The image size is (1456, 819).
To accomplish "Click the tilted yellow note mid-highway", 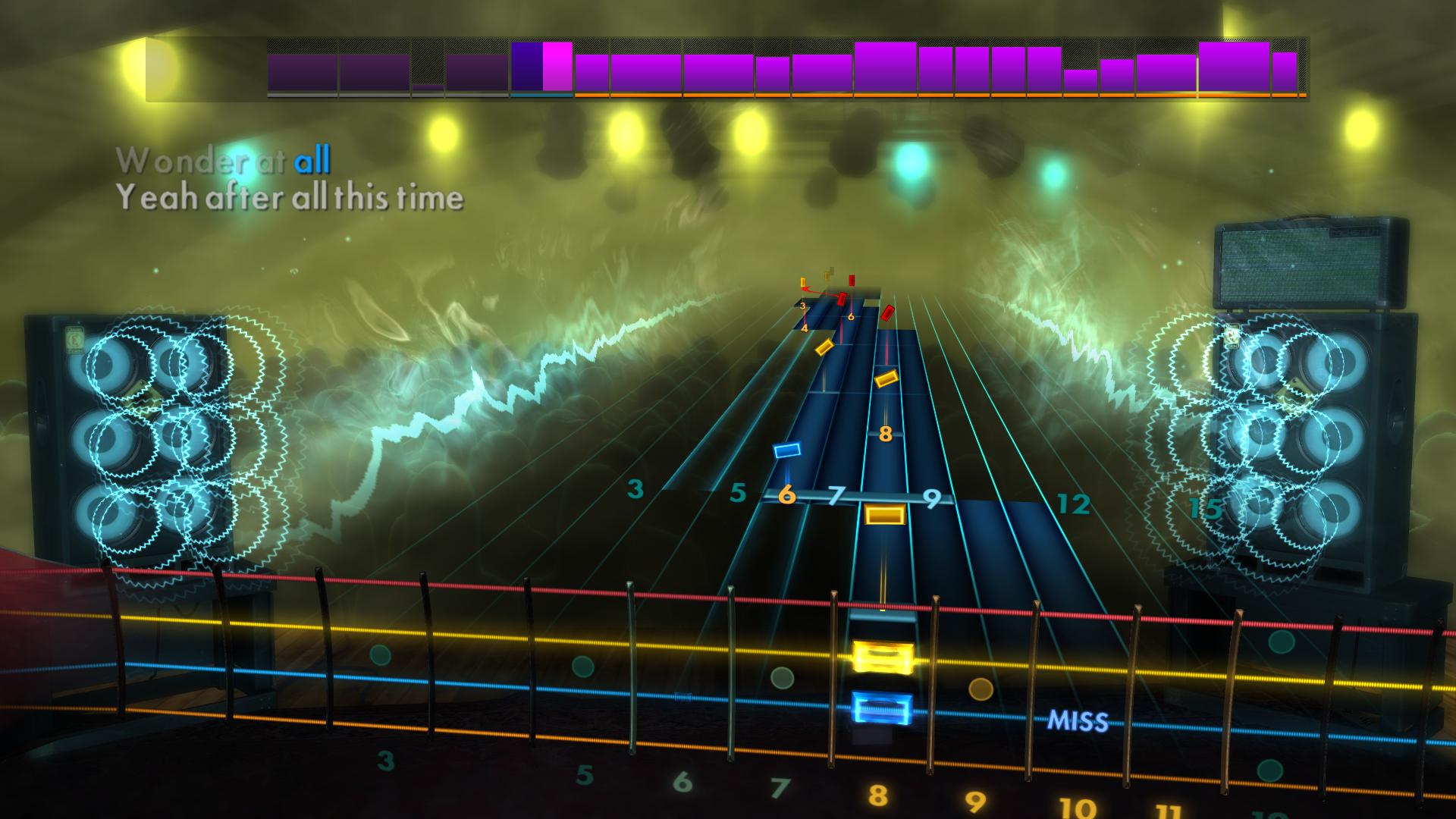I will pos(885,378).
